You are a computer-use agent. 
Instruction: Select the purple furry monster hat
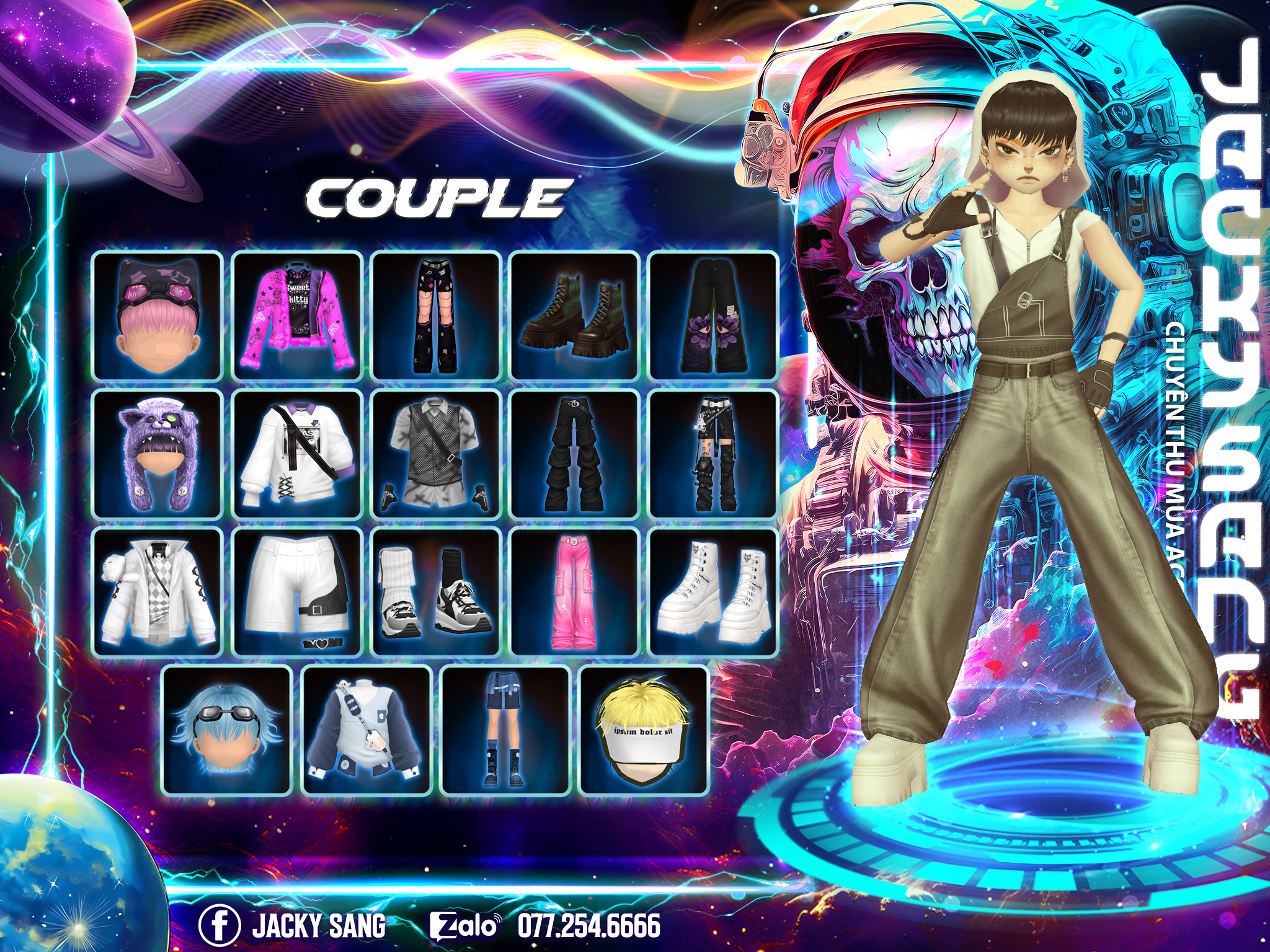158,454
